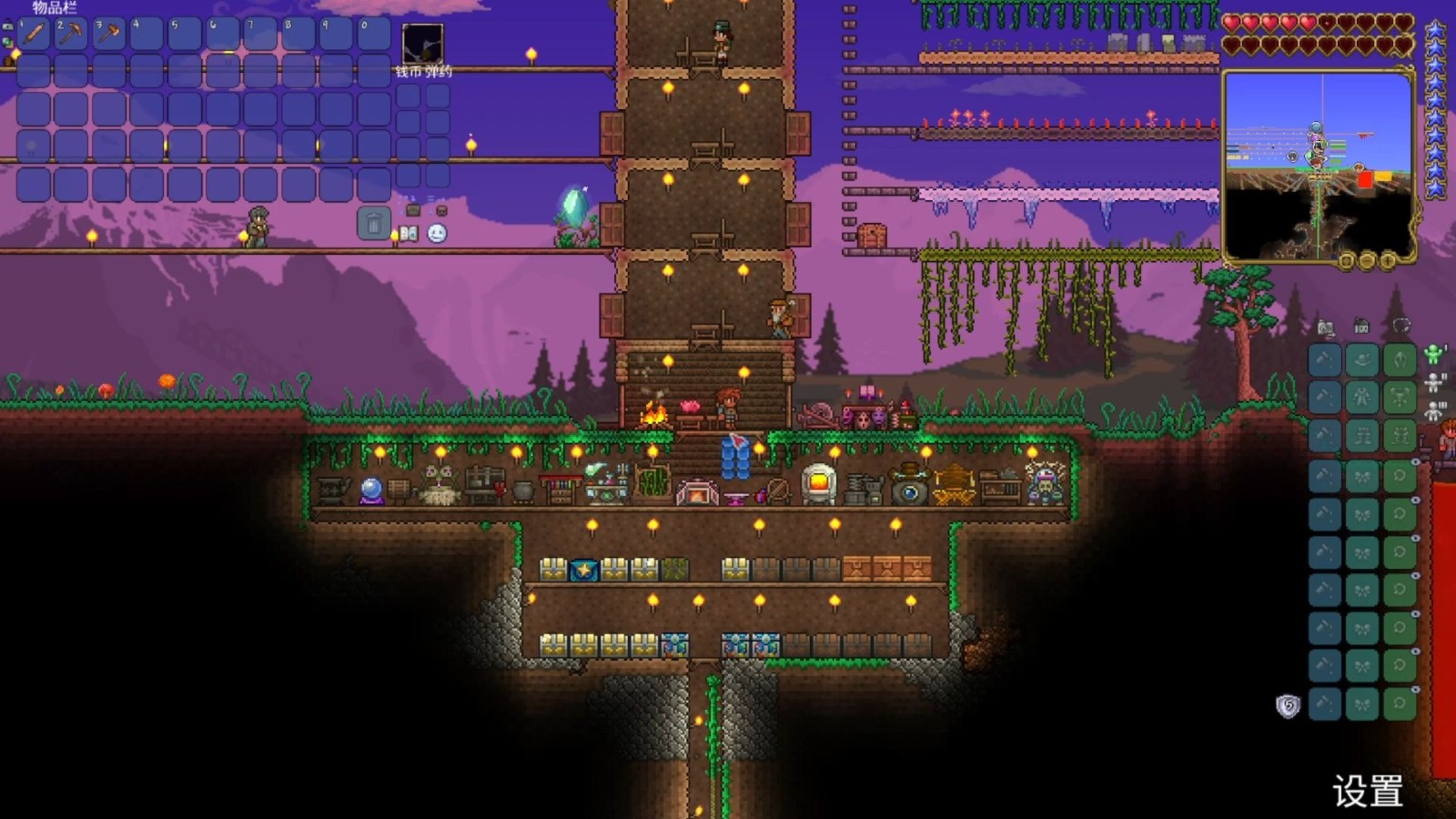Click the minimap zoom-in plus button
Viewport: 1456px width, 819px height.
tap(1387, 261)
